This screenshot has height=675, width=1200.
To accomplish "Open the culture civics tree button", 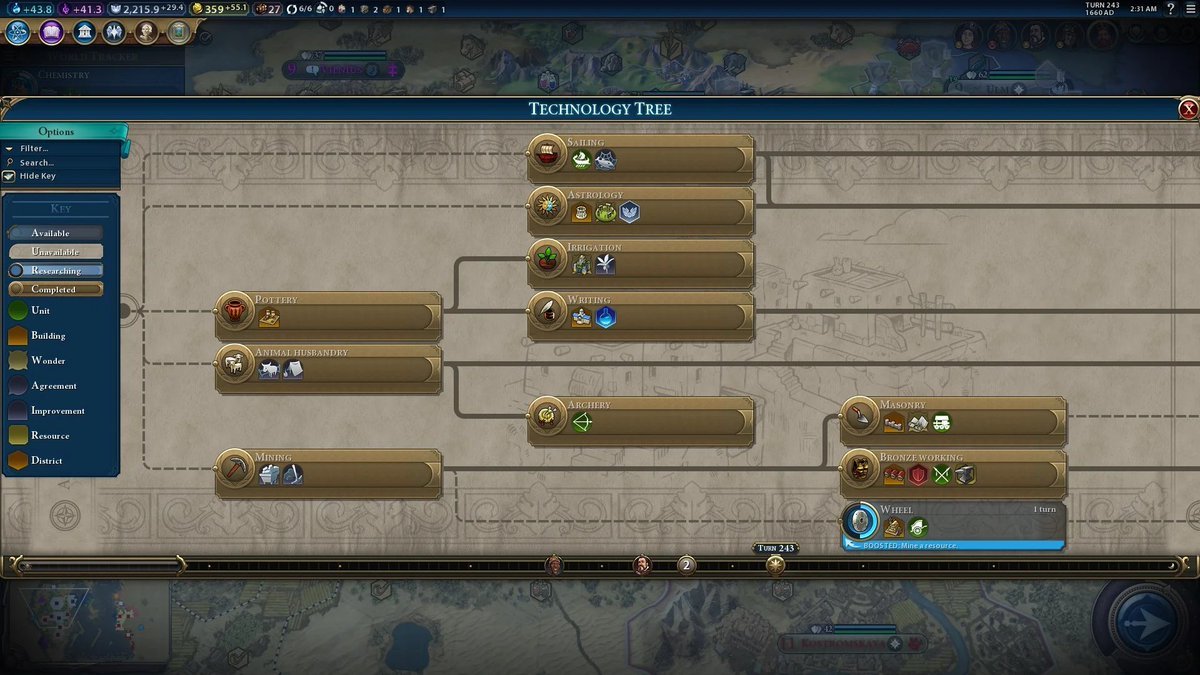I will pyautogui.click(x=51, y=32).
